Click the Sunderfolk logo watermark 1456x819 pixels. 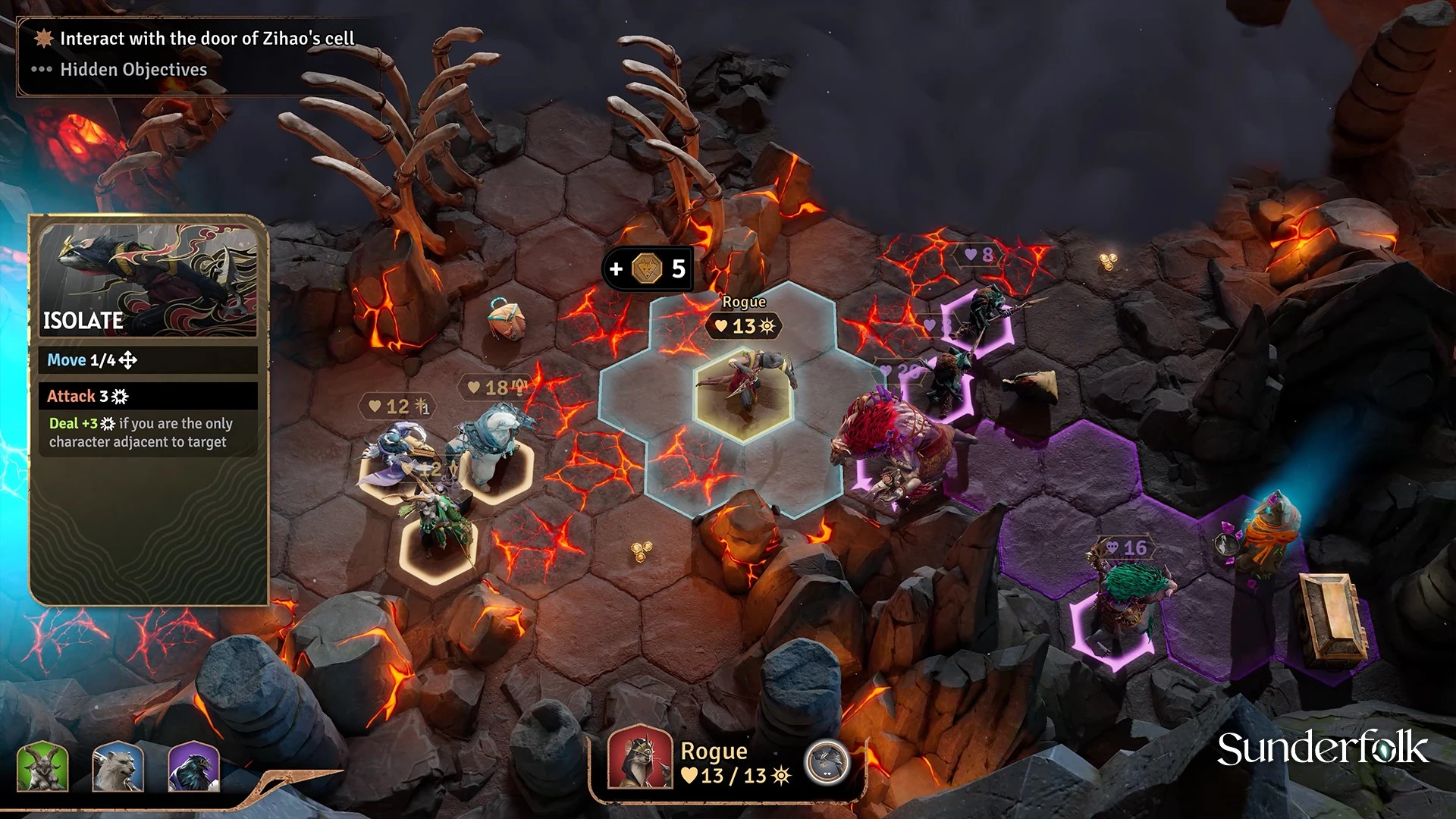pyautogui.click(x=1323, y=749)
